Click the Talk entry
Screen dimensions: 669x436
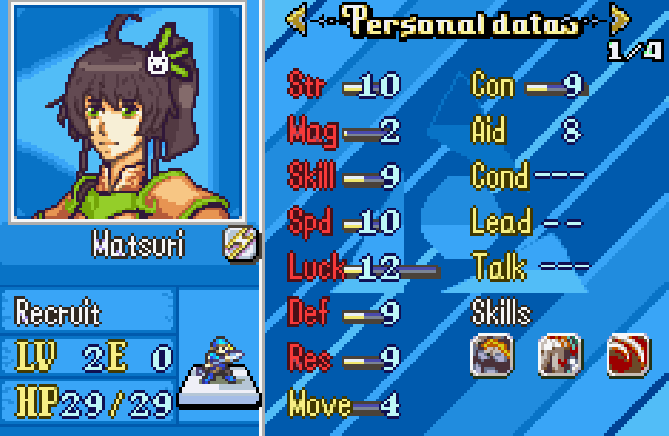(530, 267)
